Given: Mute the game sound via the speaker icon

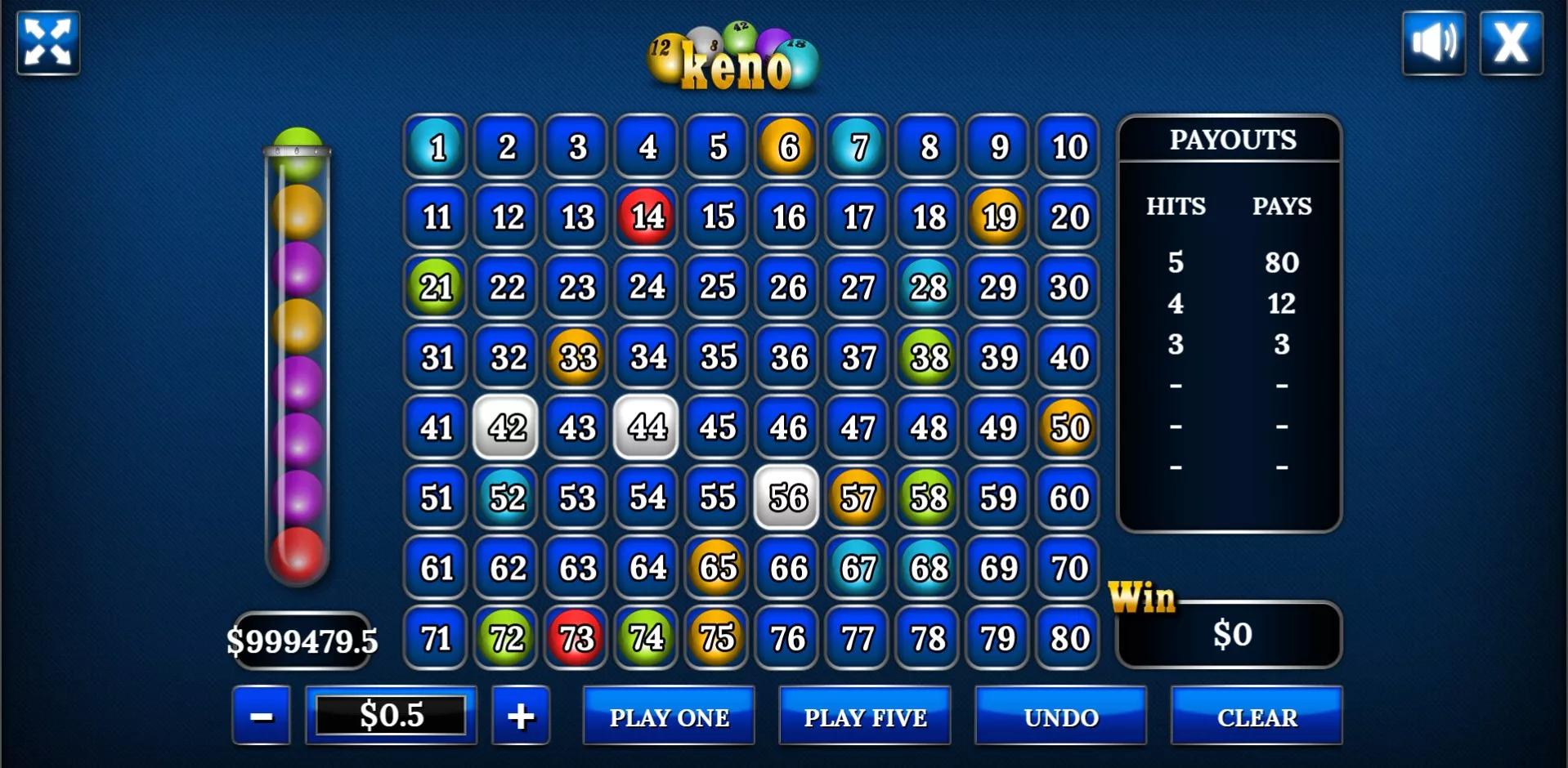Looking at the screenshot, I should coord(1433,42).
